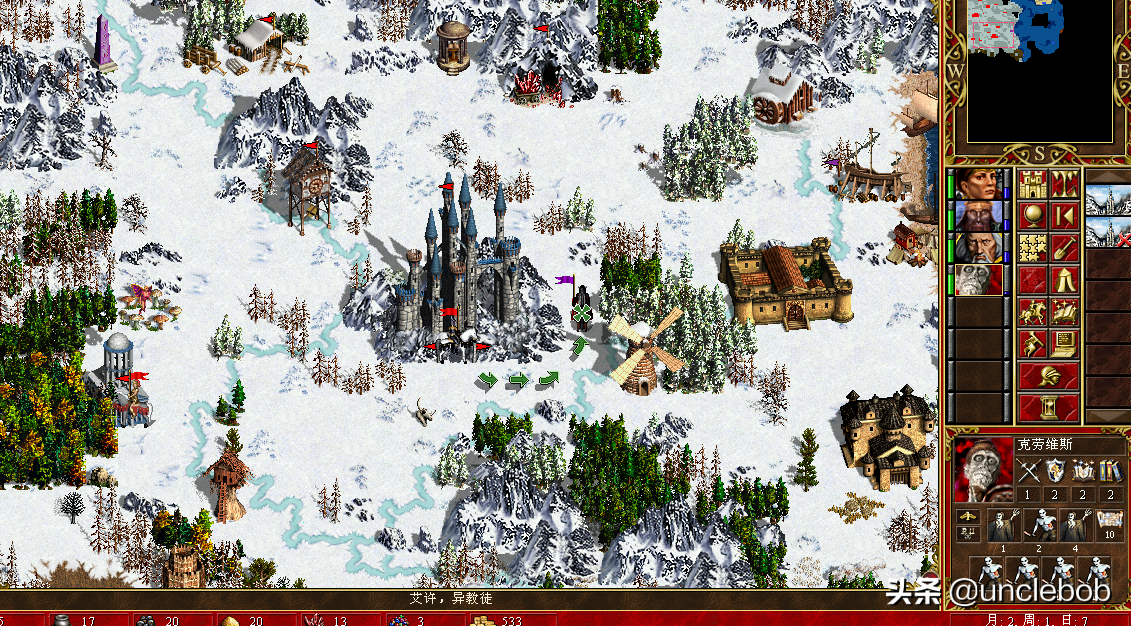
Task: Open adventure options tent button
Action: click(x=1064, y=279)
